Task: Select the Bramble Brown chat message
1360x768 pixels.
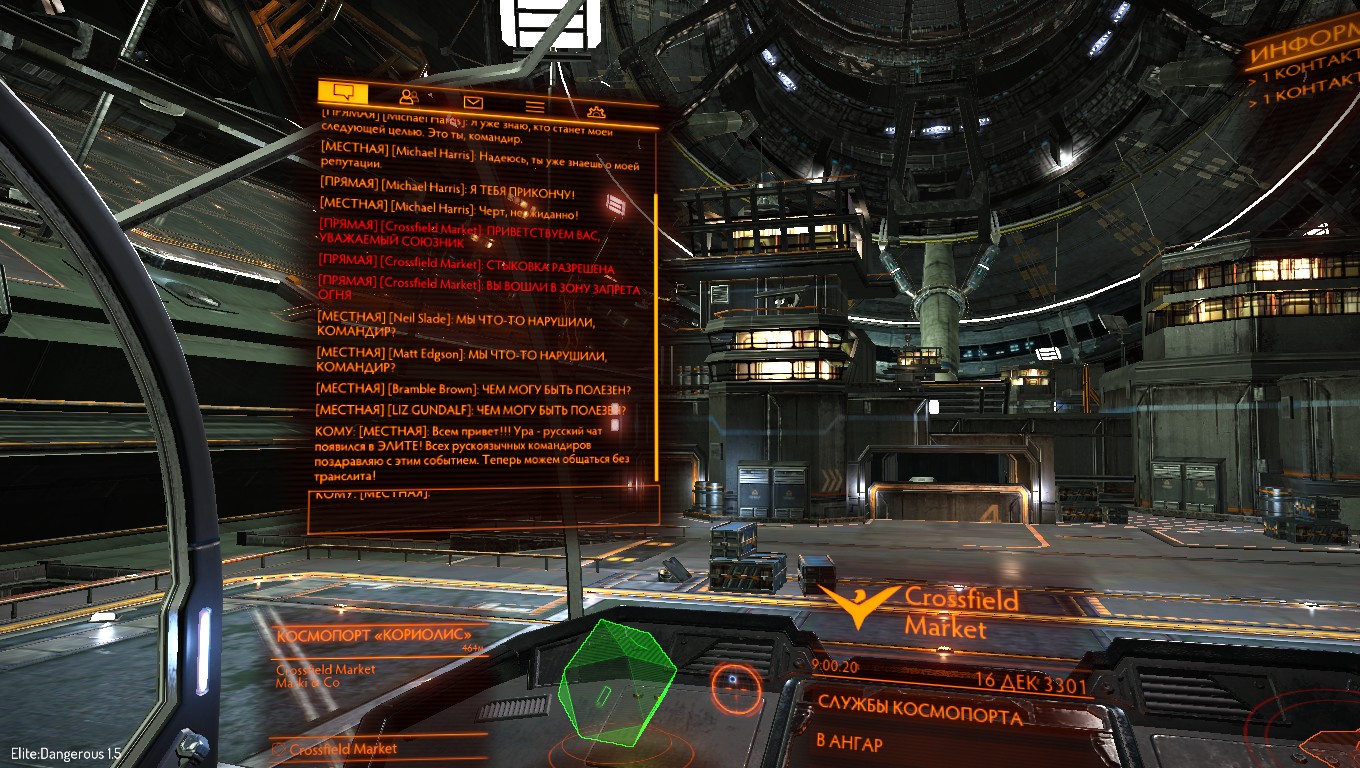Action: point(474,388)
